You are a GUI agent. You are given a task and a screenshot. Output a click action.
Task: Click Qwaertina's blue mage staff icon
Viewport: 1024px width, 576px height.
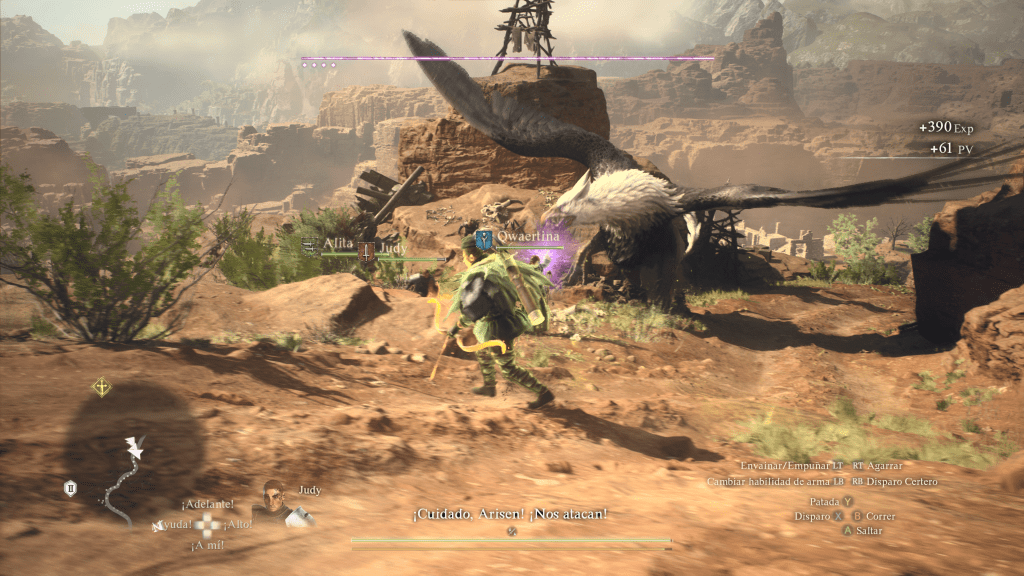(485, 239)
